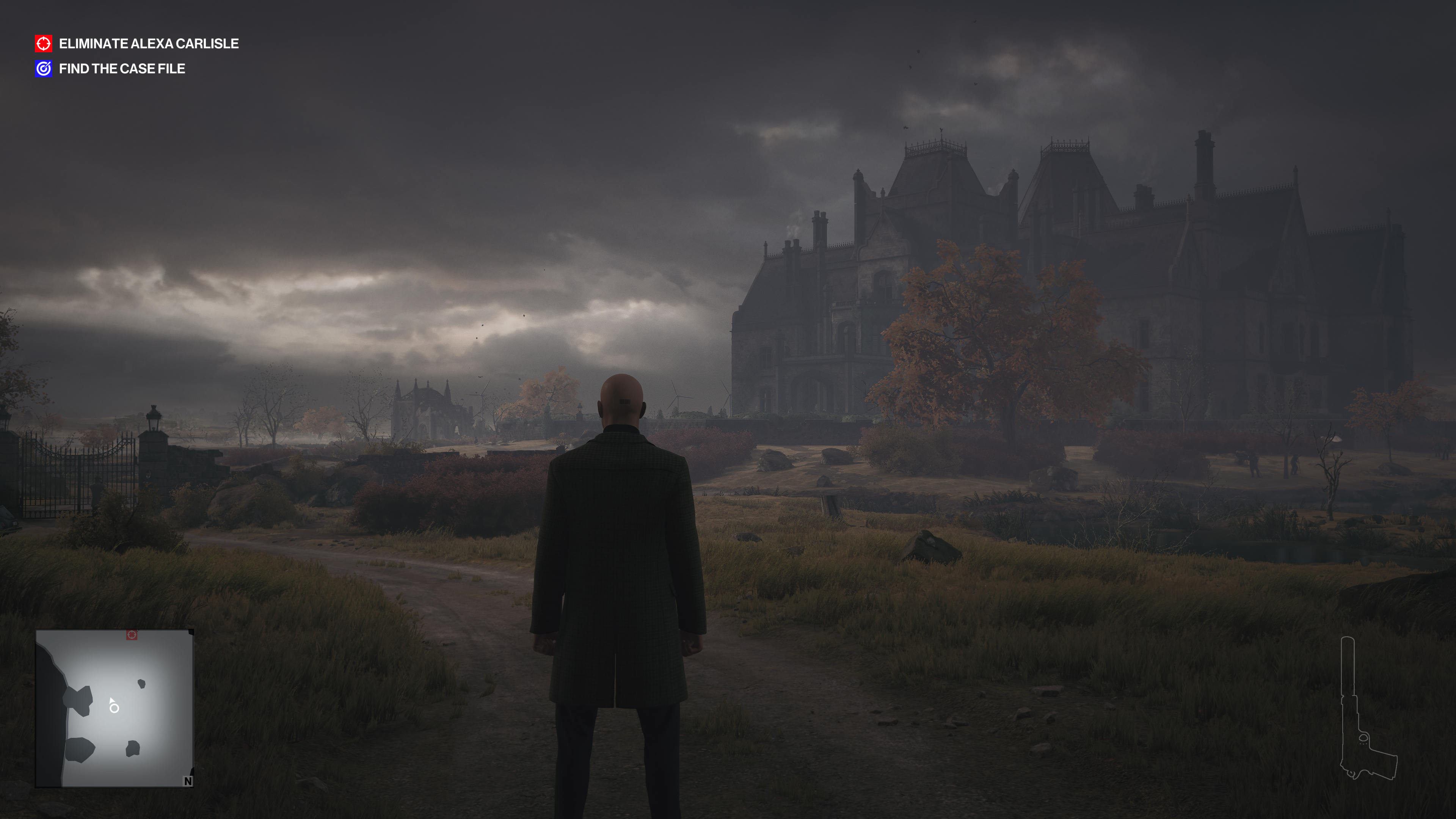Click the Find the Case File objective
The height and width of the screenshot is (819, 1456).
pyautogui.click(x=121, y=69)
